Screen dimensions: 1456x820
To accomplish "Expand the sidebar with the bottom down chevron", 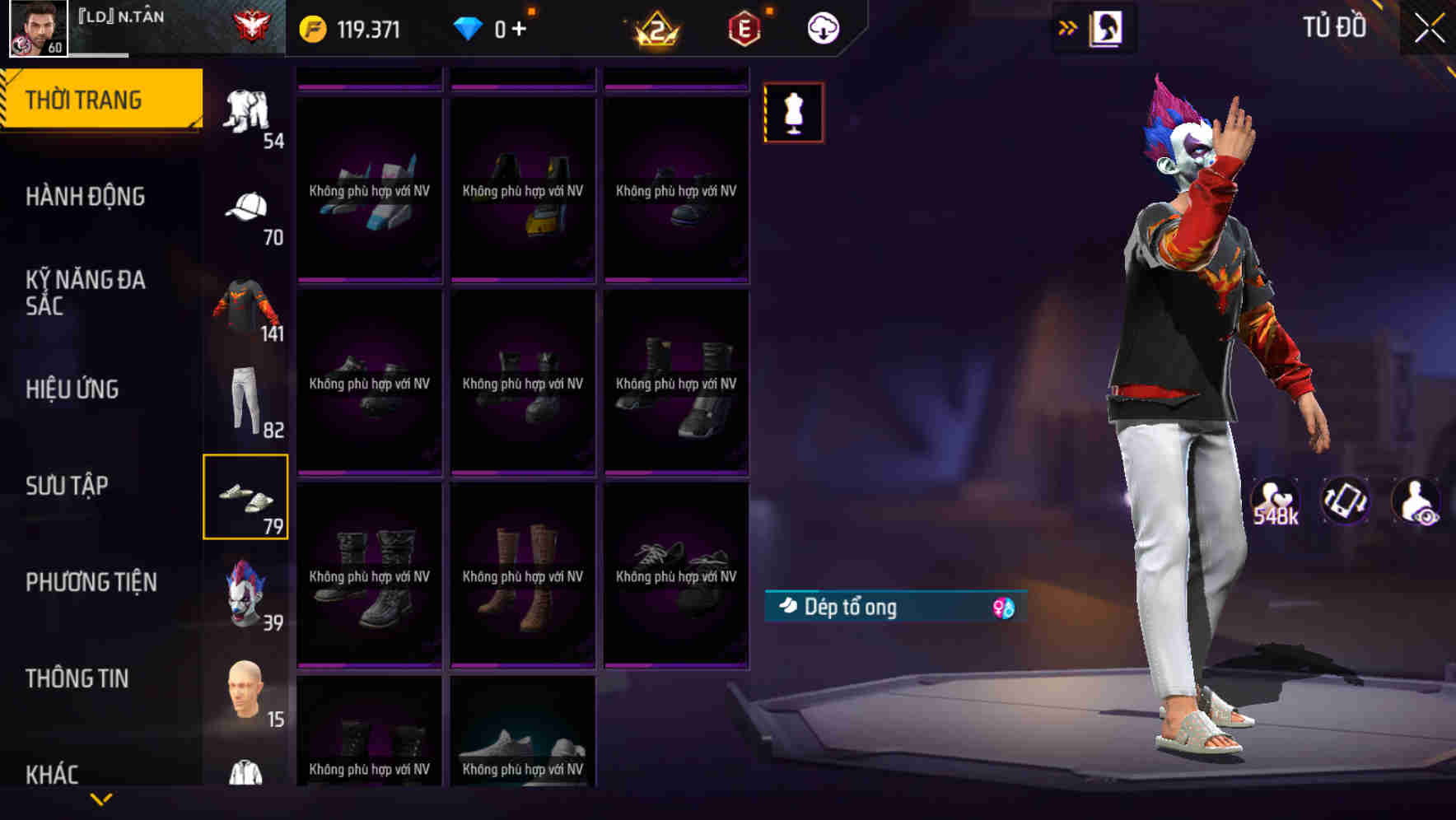I will (x=101, y=797).
